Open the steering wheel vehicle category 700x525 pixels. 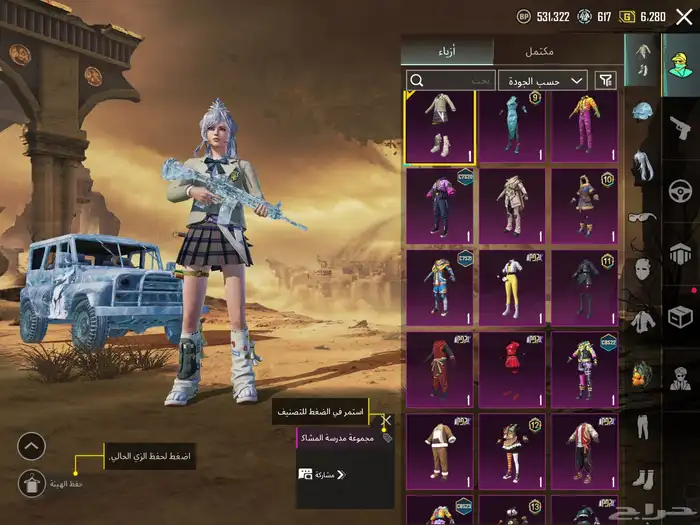point(681,190)
